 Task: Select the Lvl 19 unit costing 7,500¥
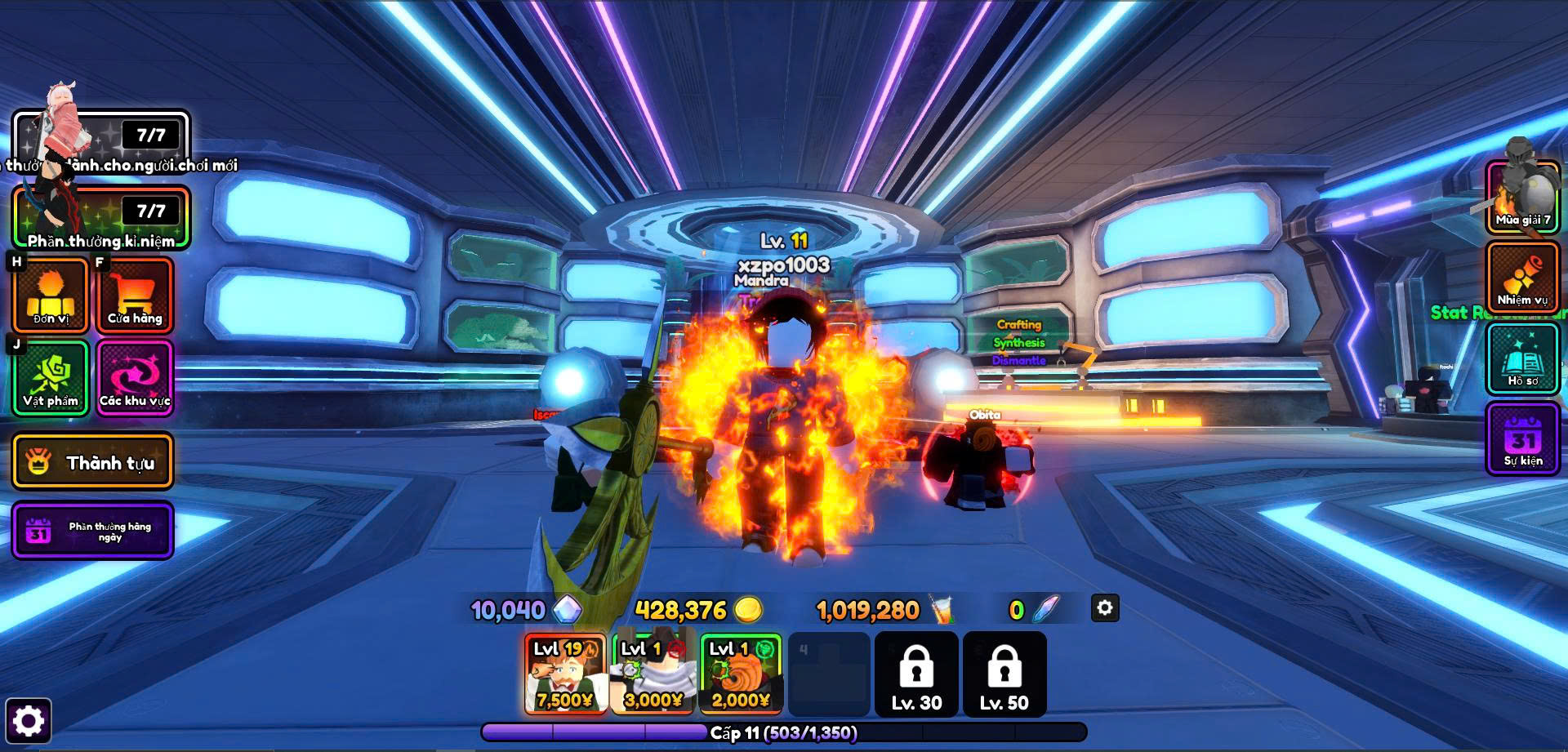(565, 674)
